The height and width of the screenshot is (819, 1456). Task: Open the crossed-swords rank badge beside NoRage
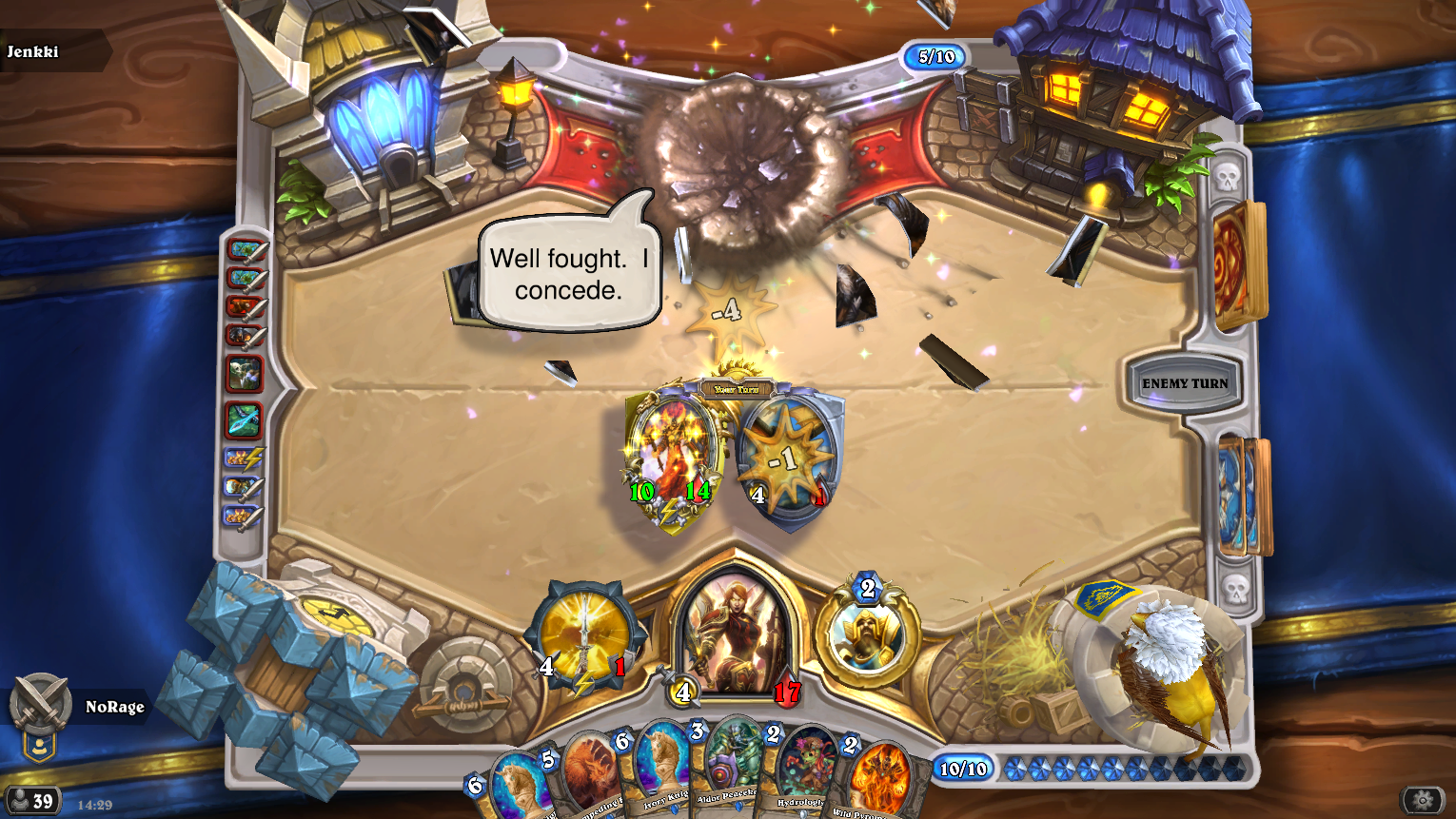click(x=40, y=705)
